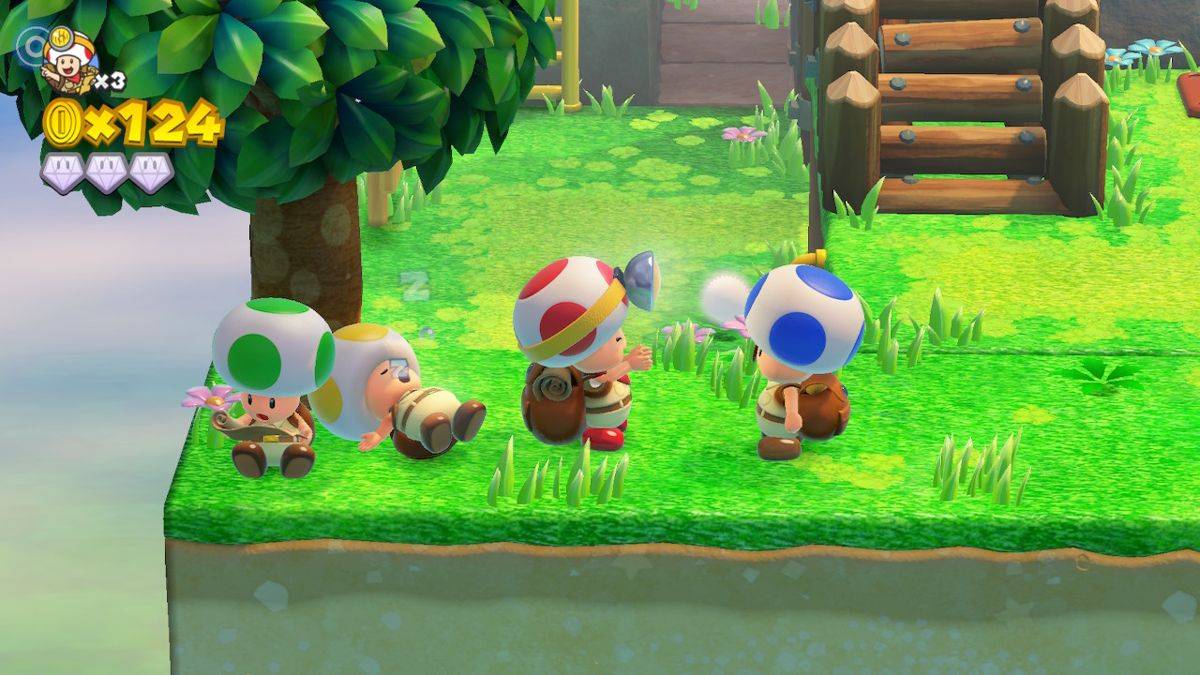
Task: Click the gold coin counter icon
Action: [61, 123]
